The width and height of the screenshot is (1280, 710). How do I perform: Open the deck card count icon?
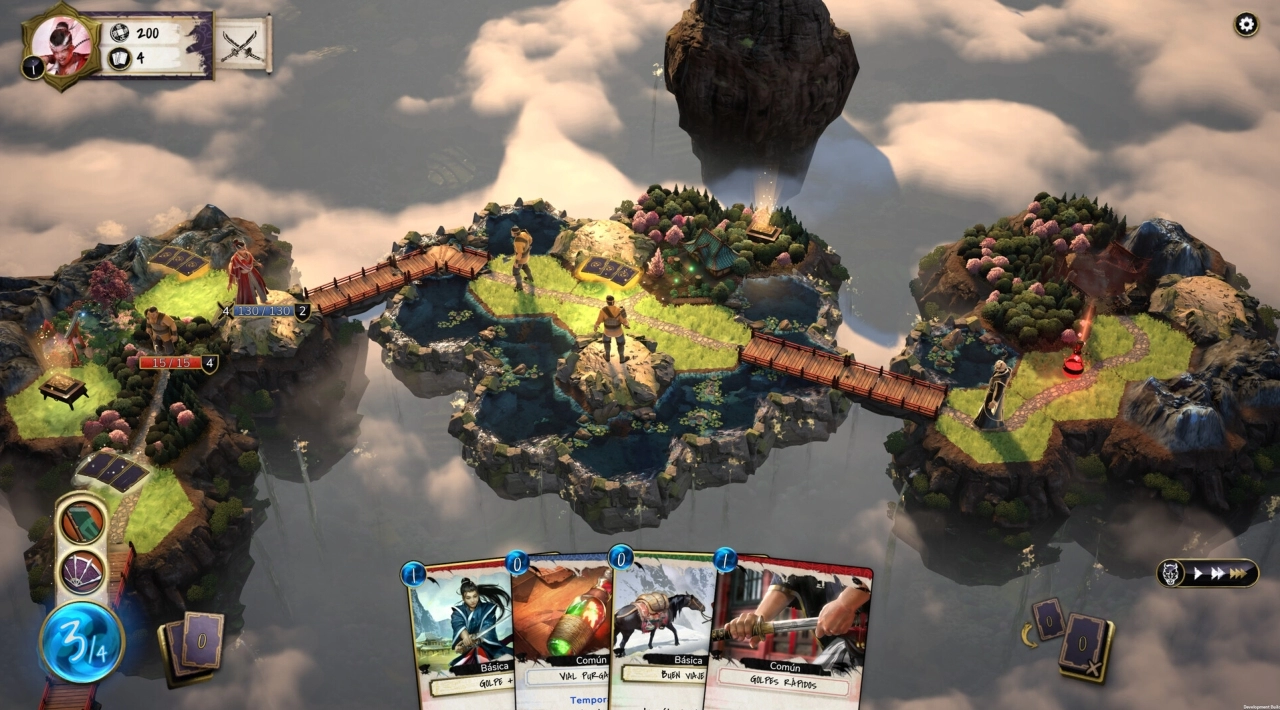coord(118,58)
